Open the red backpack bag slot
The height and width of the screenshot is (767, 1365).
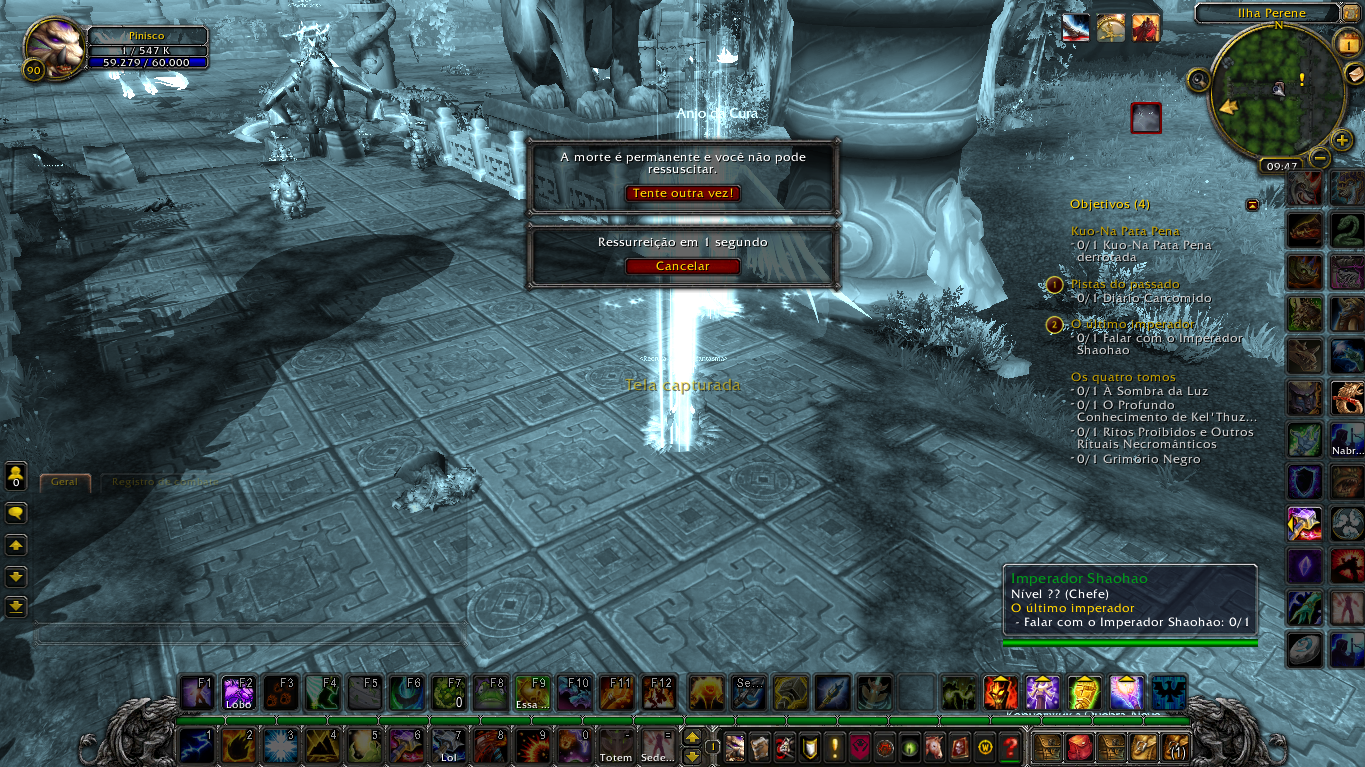(1080, 747)
